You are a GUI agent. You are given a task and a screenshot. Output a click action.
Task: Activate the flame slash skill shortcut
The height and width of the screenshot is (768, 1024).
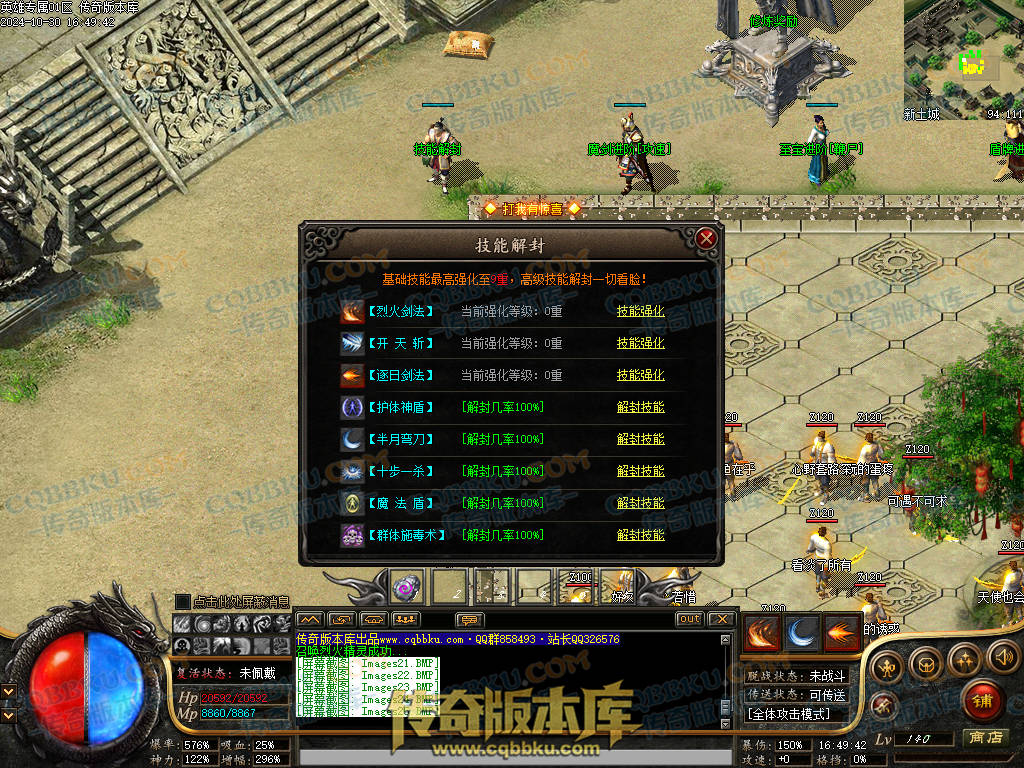tap(762, 633)
